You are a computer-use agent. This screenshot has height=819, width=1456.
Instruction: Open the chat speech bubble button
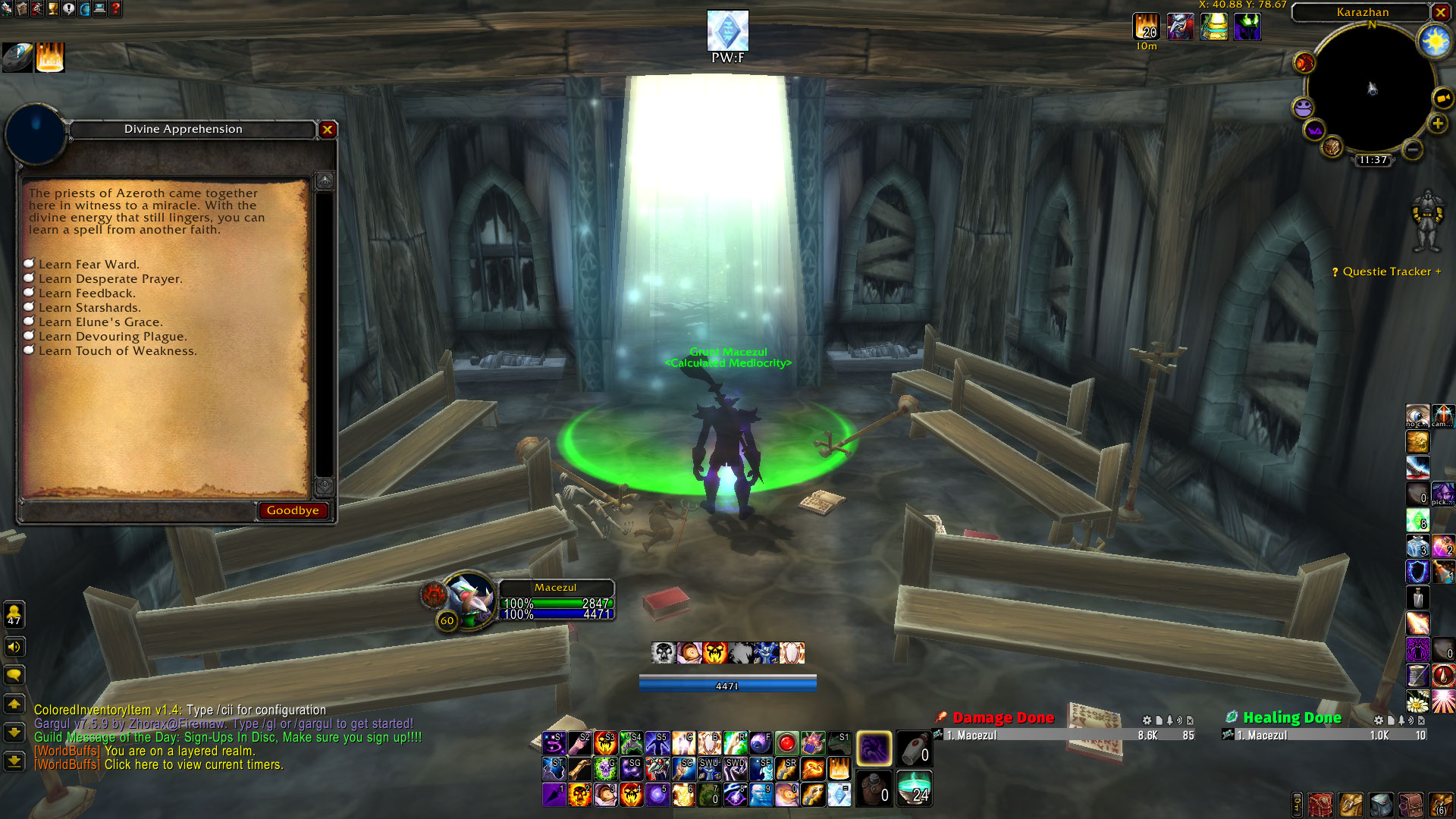click(x=14, y=675)
